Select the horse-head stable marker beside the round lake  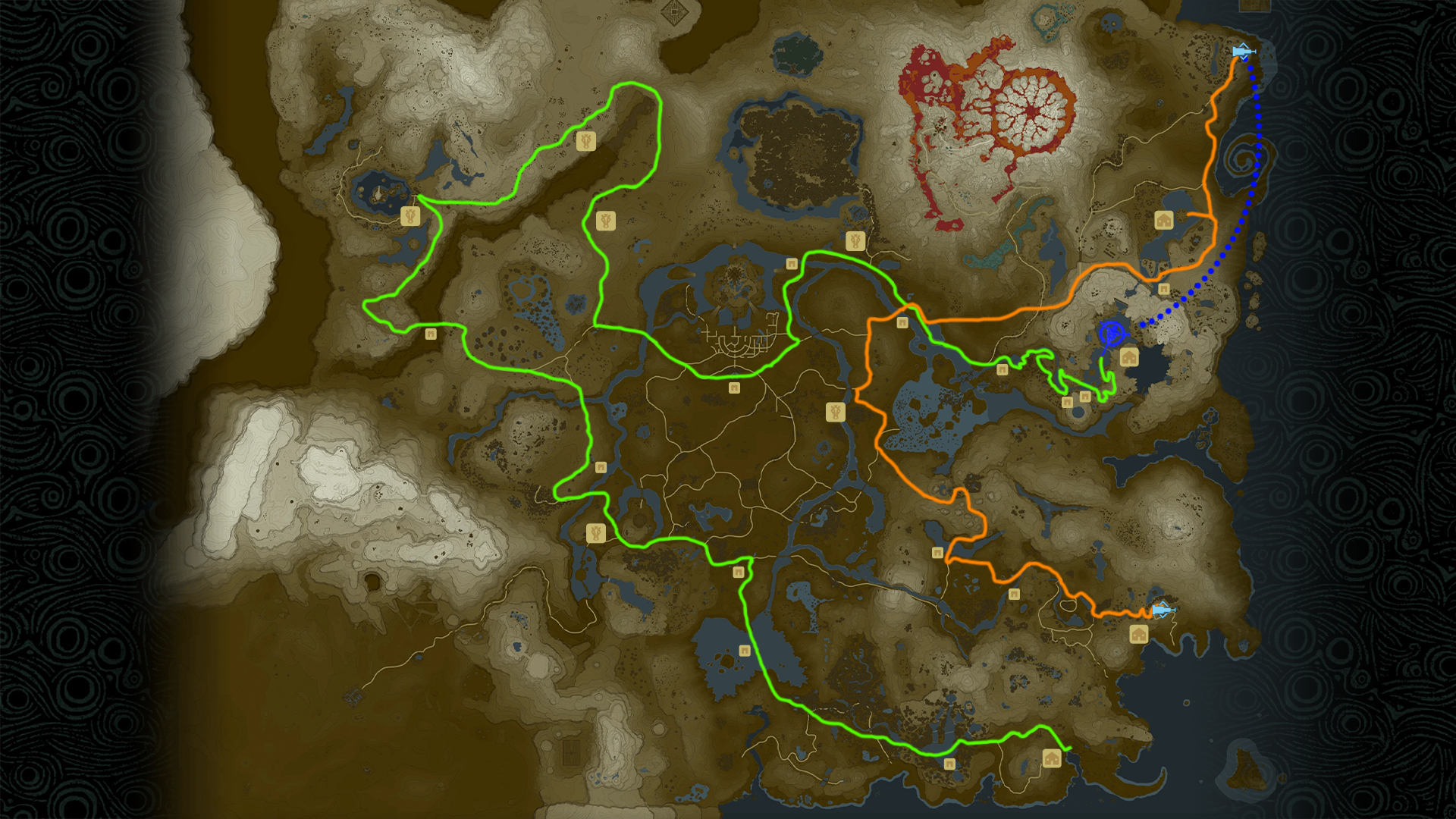(410, 216)
